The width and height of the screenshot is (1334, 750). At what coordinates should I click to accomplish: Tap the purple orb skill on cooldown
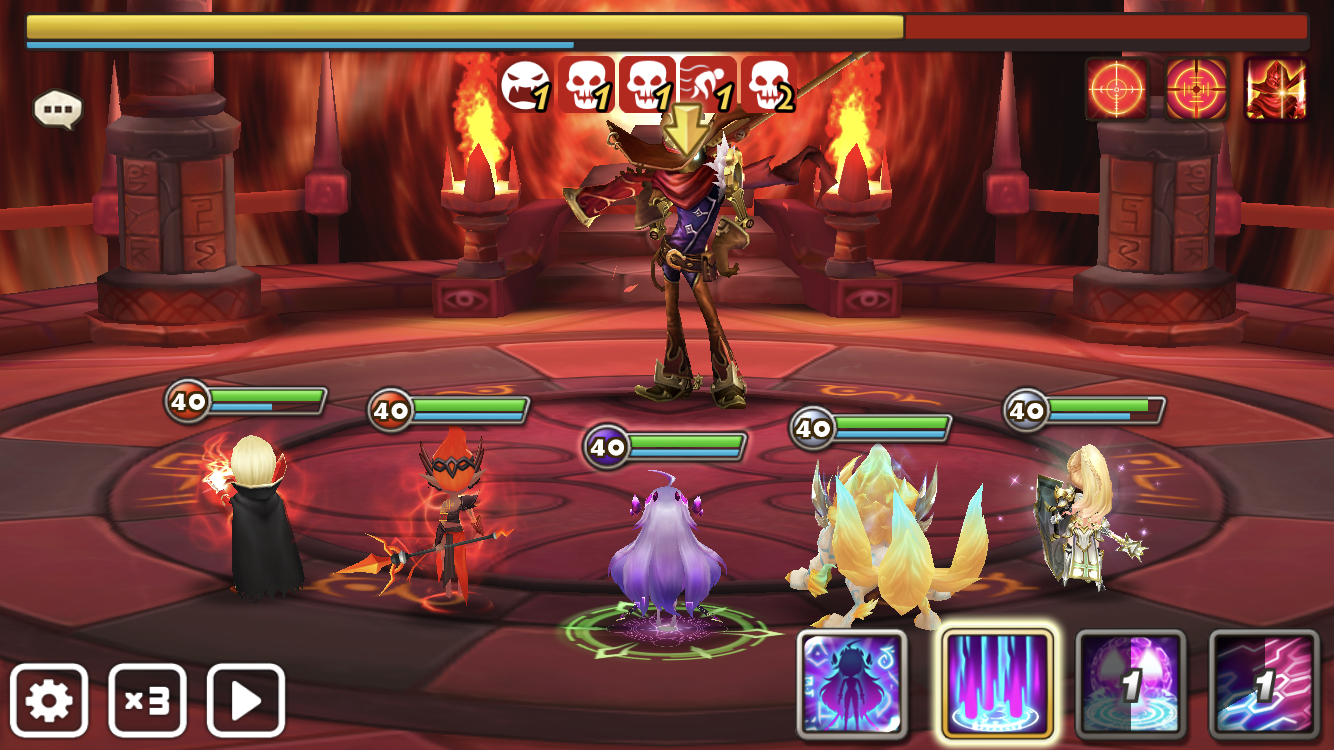[1130, 684]
